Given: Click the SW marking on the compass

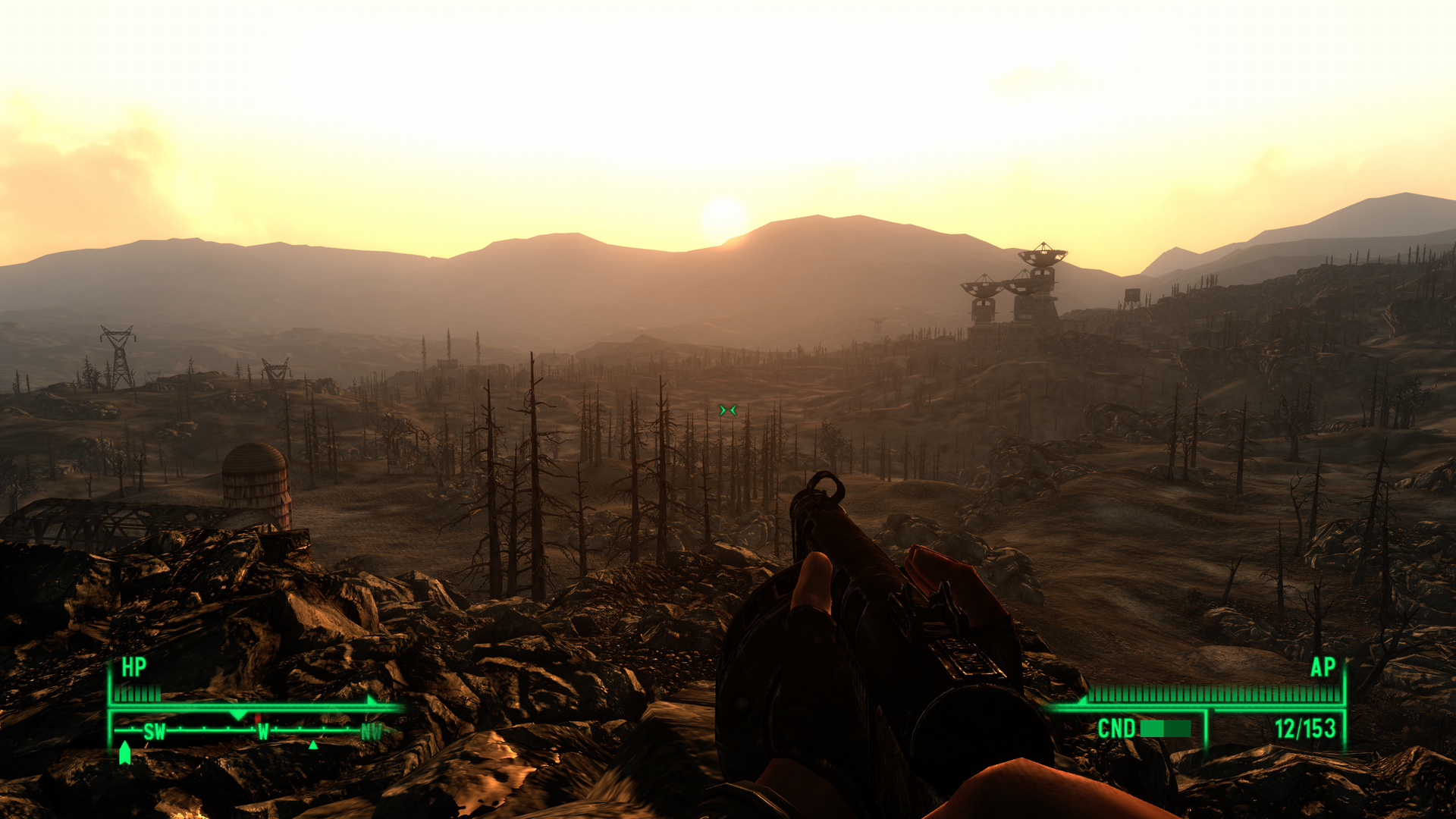Looking at the screenshot, I should pyautogui.click(x=155, y=731).
